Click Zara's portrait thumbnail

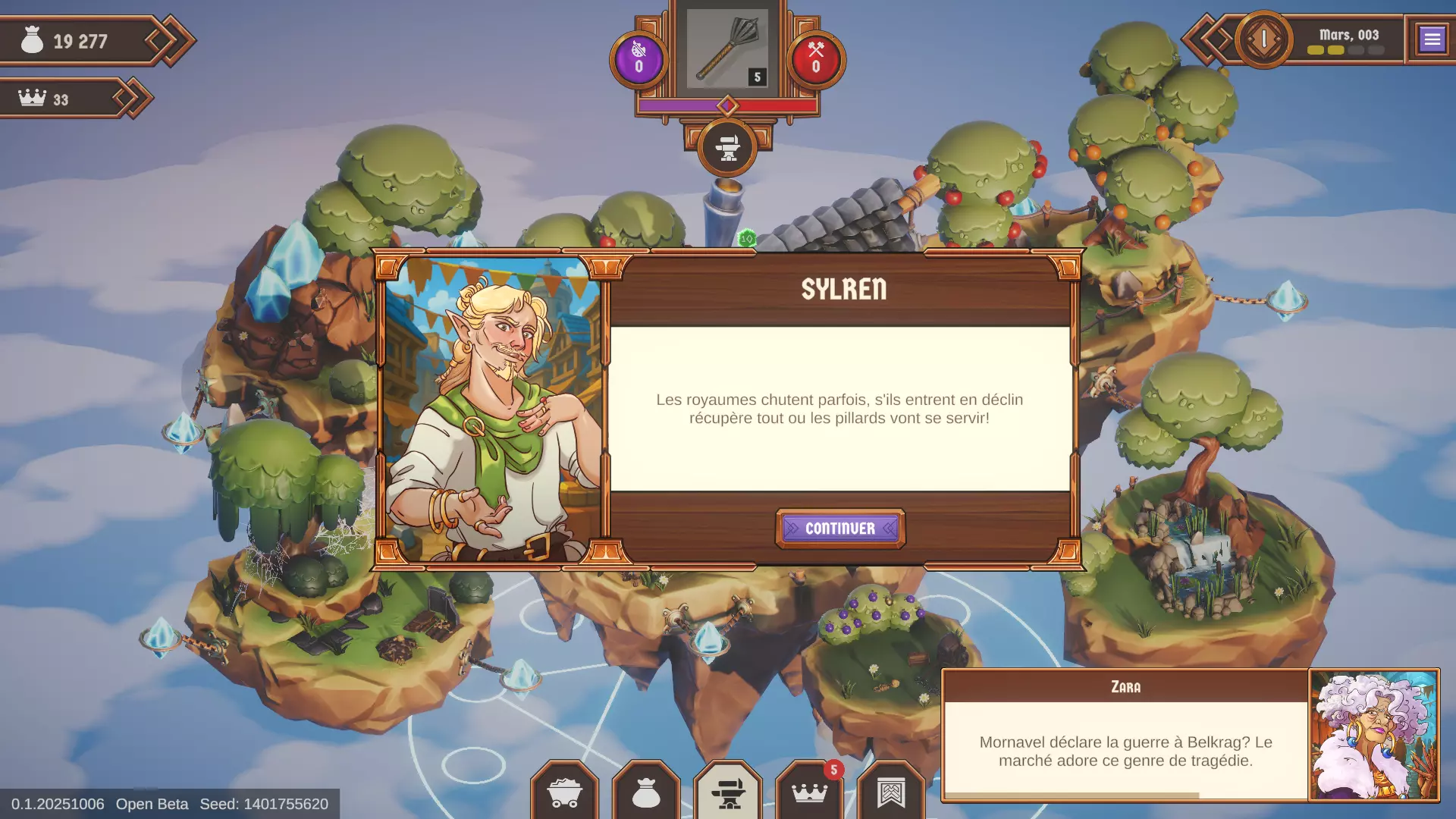click(1373, 735)
